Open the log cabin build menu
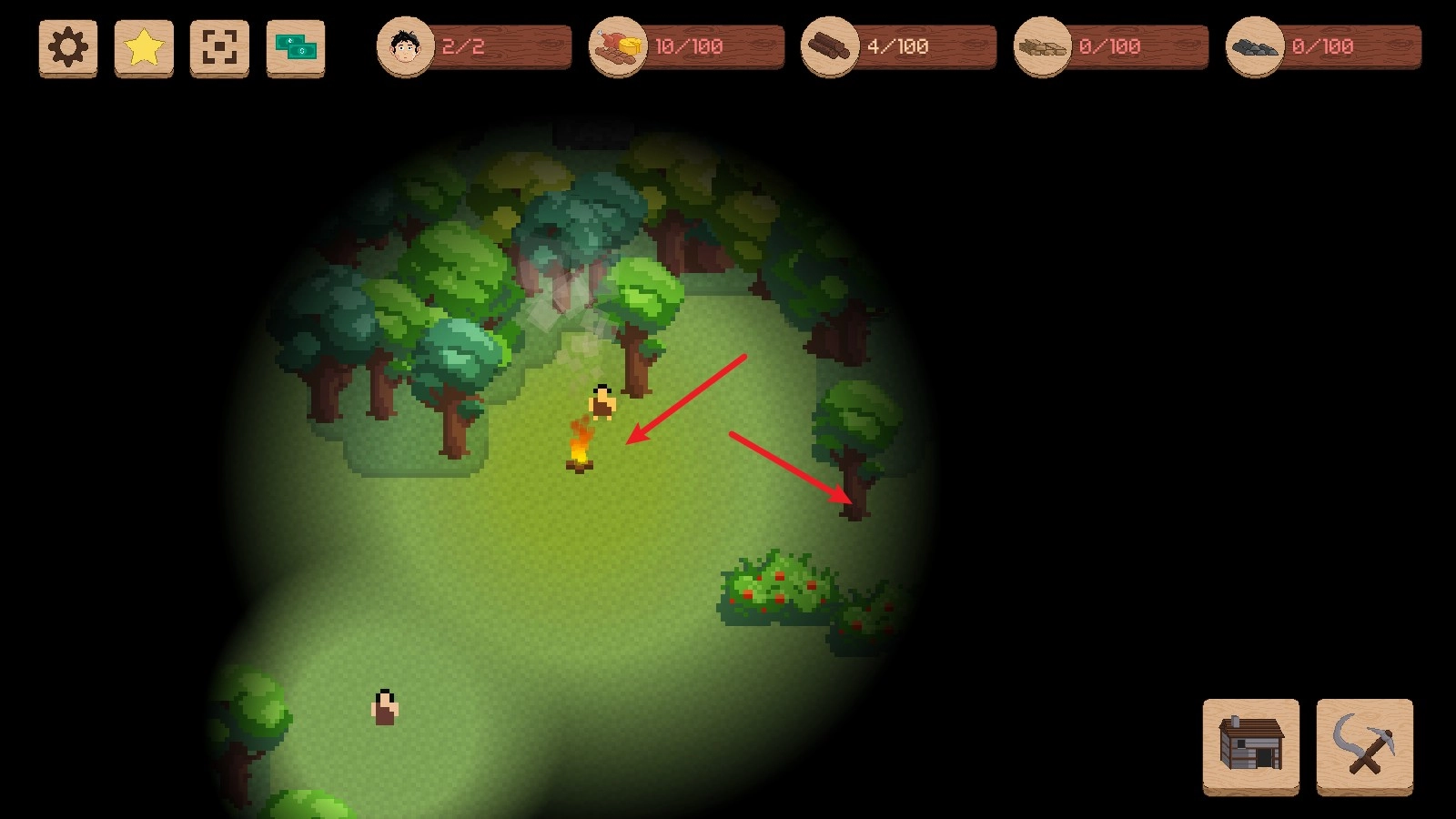This screenshot has width=1456, height=819. coord(1251,744)
